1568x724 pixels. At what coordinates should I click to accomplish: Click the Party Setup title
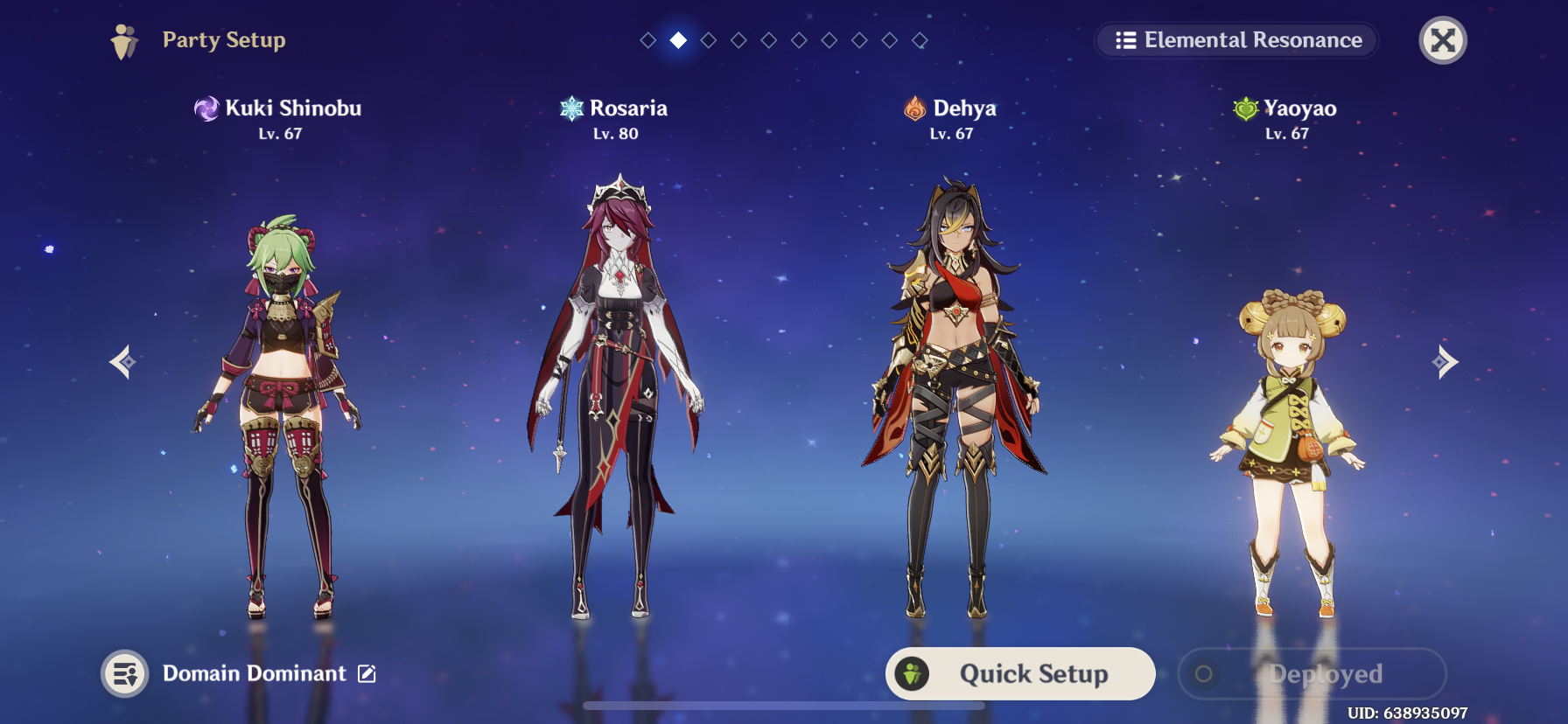coord(223,39)
